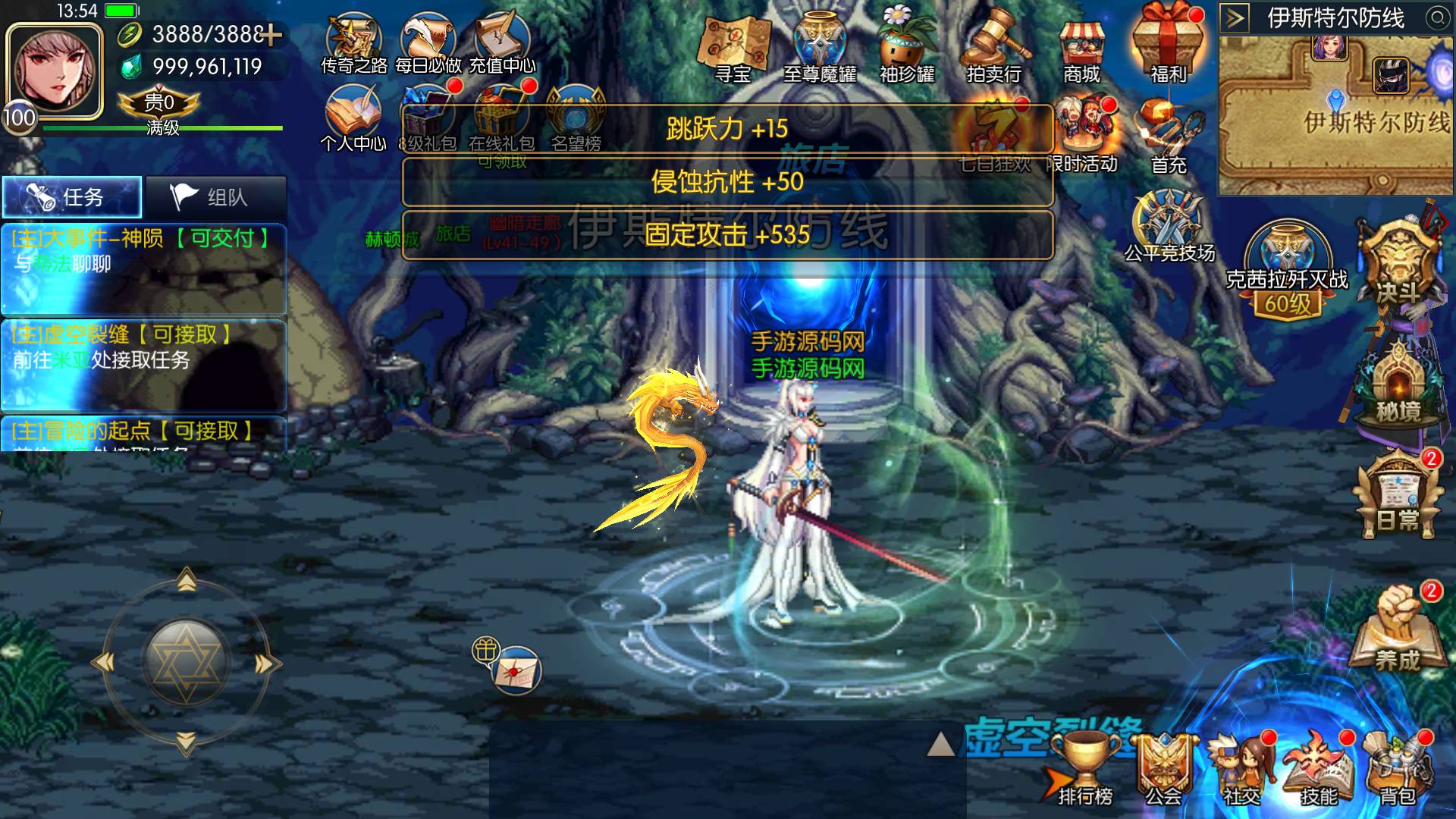The height and width of the screenshot is (819, 1456).
Task: Switch to the 任务 quest tab
Action: point(72,197)
